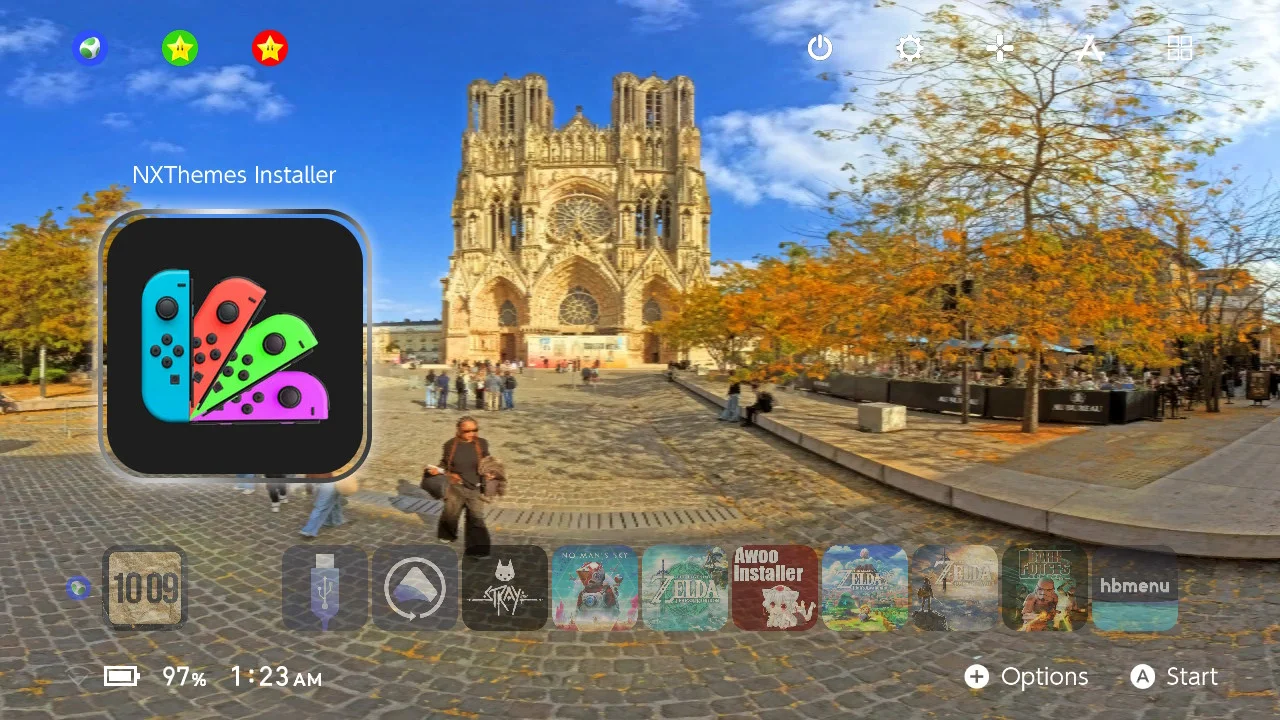Launch Awoo Installer
The image size is (1280, 720).
click(774, 588)
